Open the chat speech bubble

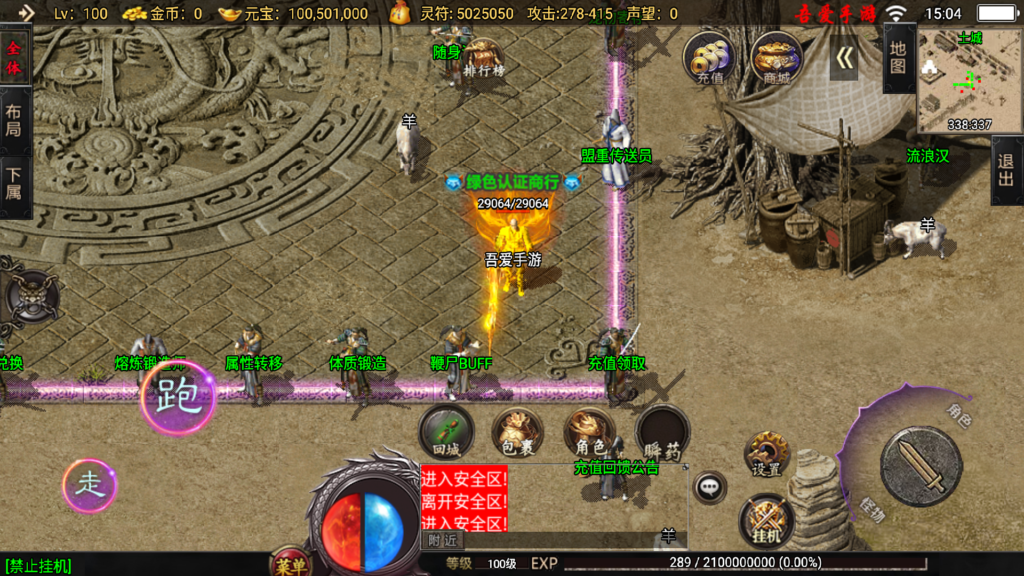(x=710, y=487)
